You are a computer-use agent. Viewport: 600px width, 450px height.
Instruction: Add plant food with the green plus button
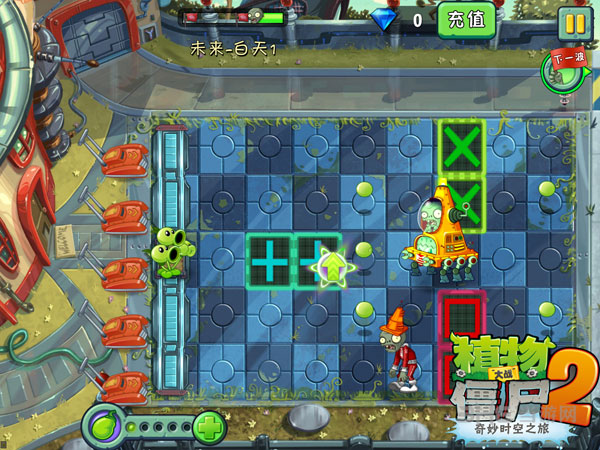210,427
